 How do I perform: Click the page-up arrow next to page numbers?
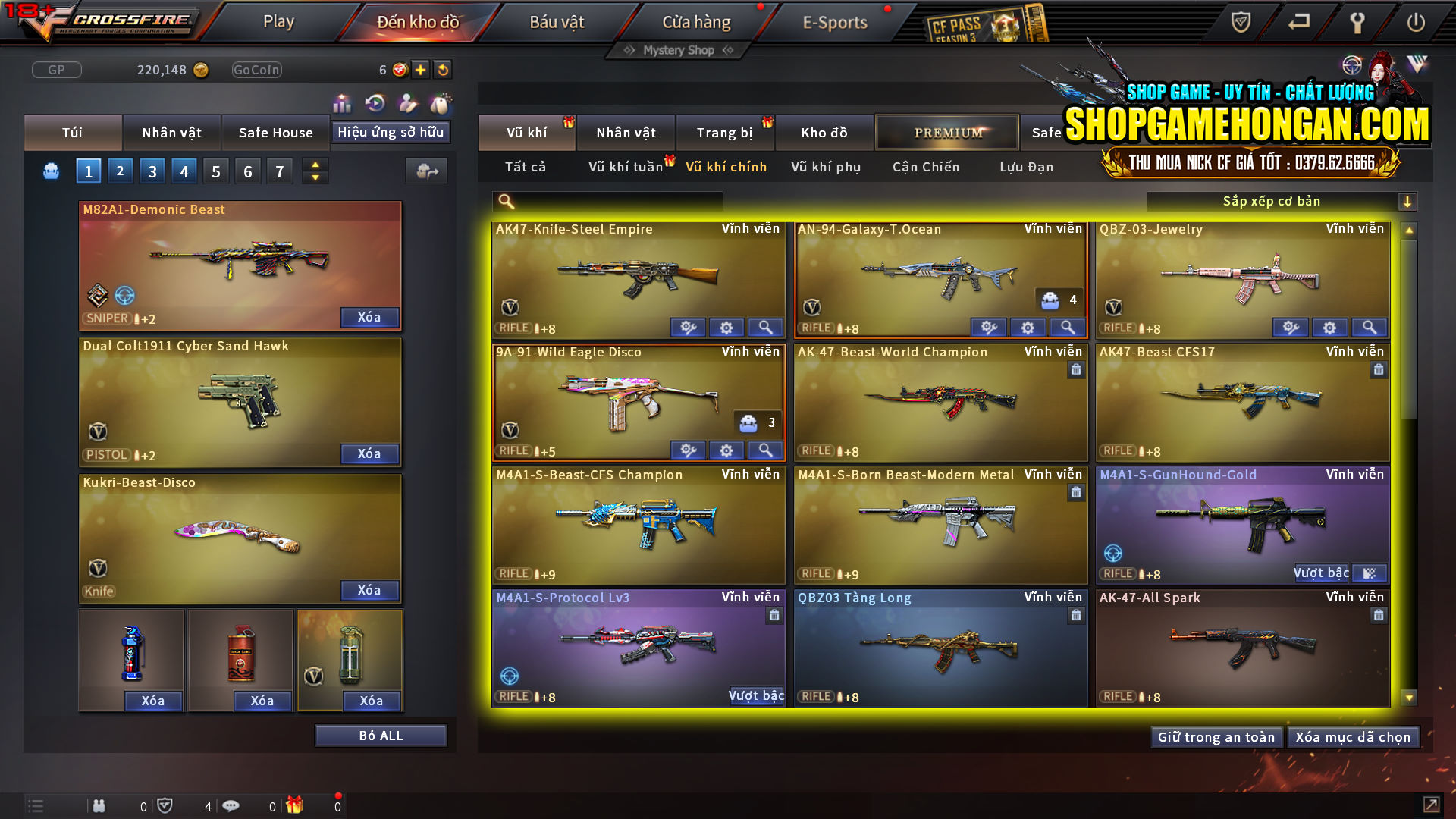tap(315, 165)
